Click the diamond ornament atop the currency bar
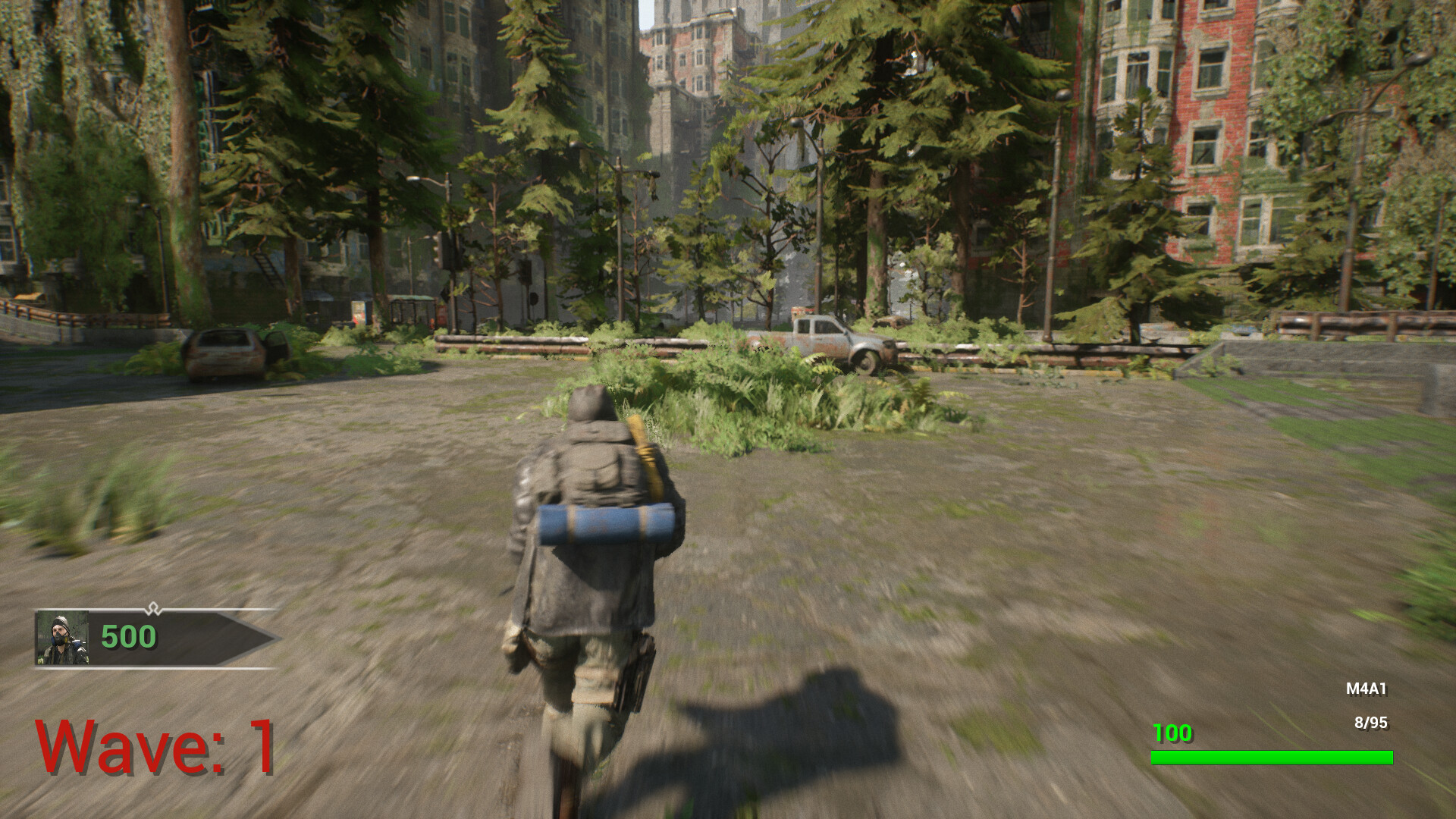This screenshot has width=1456, height=819. pos(154,608)
